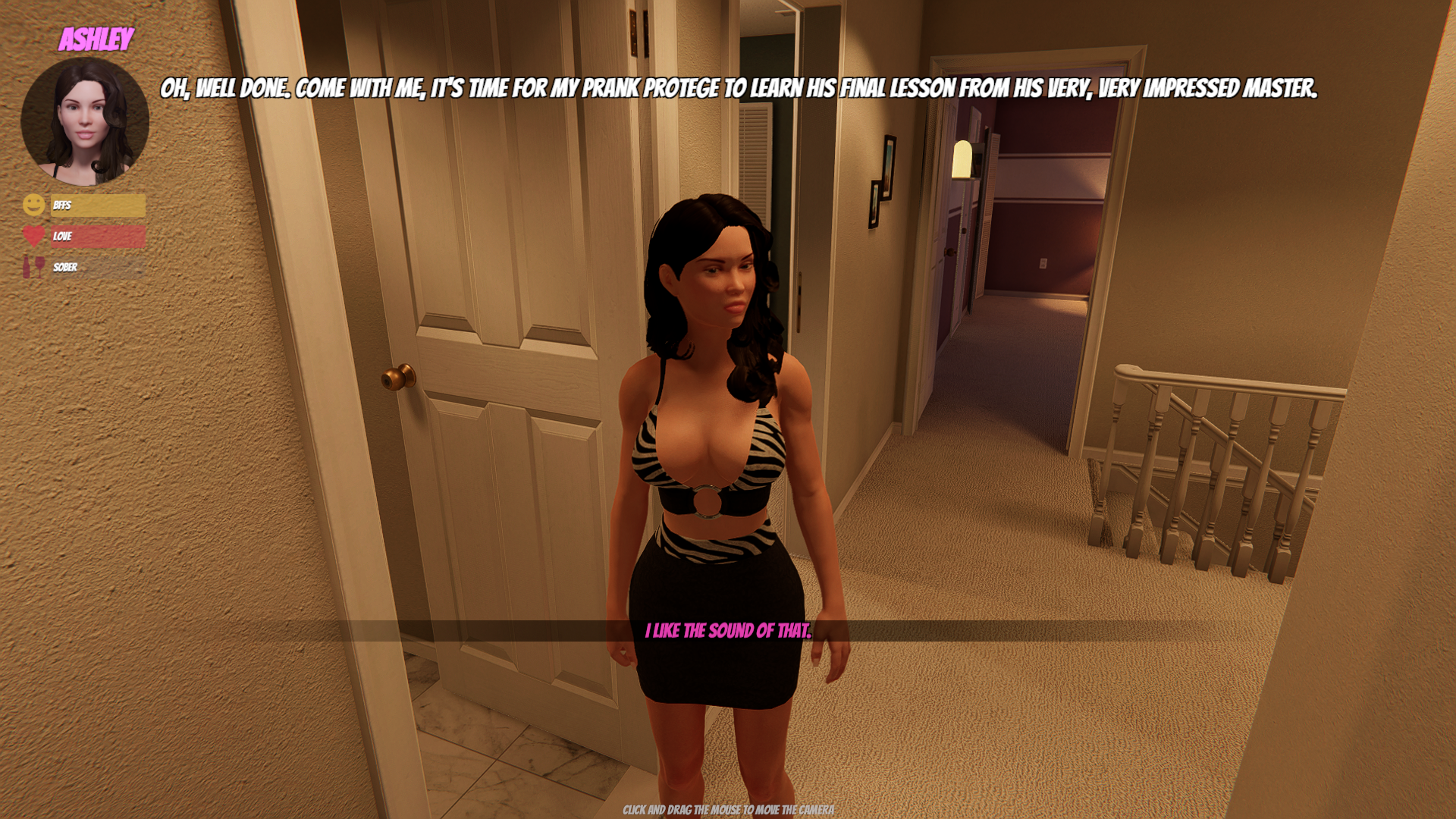
Task: Click the SOBER status bar
Action: point(99,268)
